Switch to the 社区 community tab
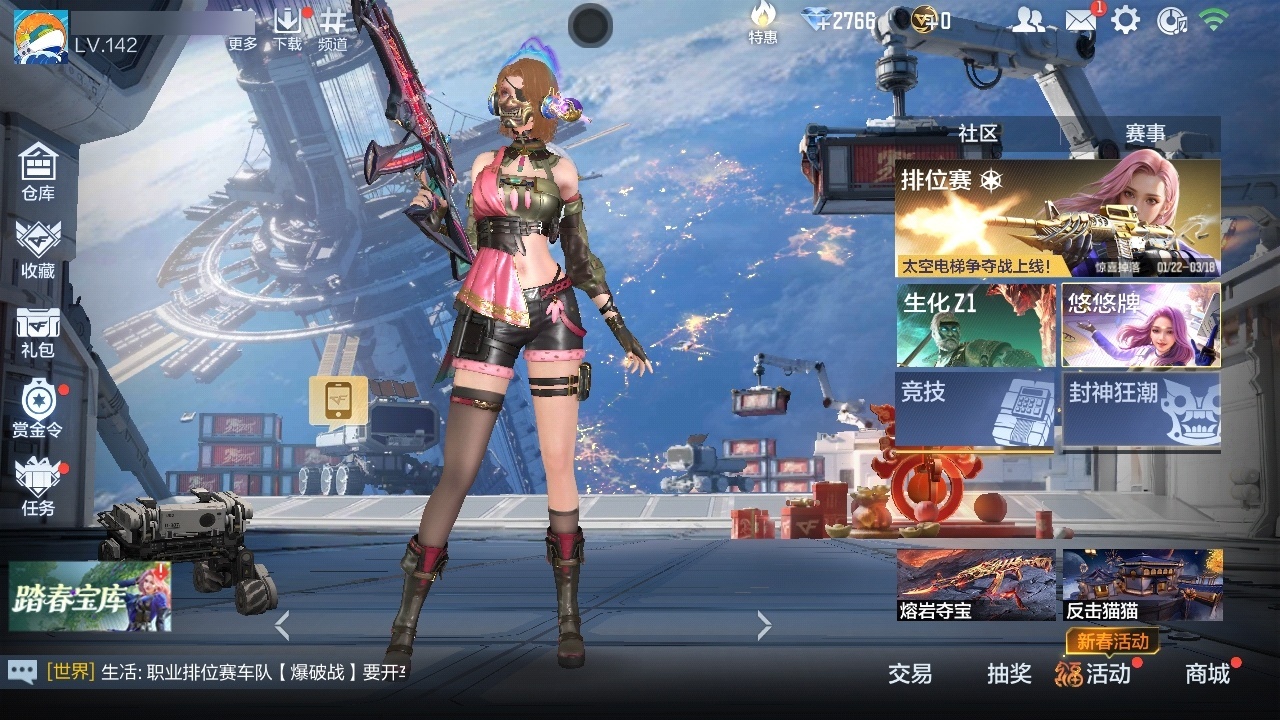The width and height of the screenshot is (1280, 720). click(977, 133)
